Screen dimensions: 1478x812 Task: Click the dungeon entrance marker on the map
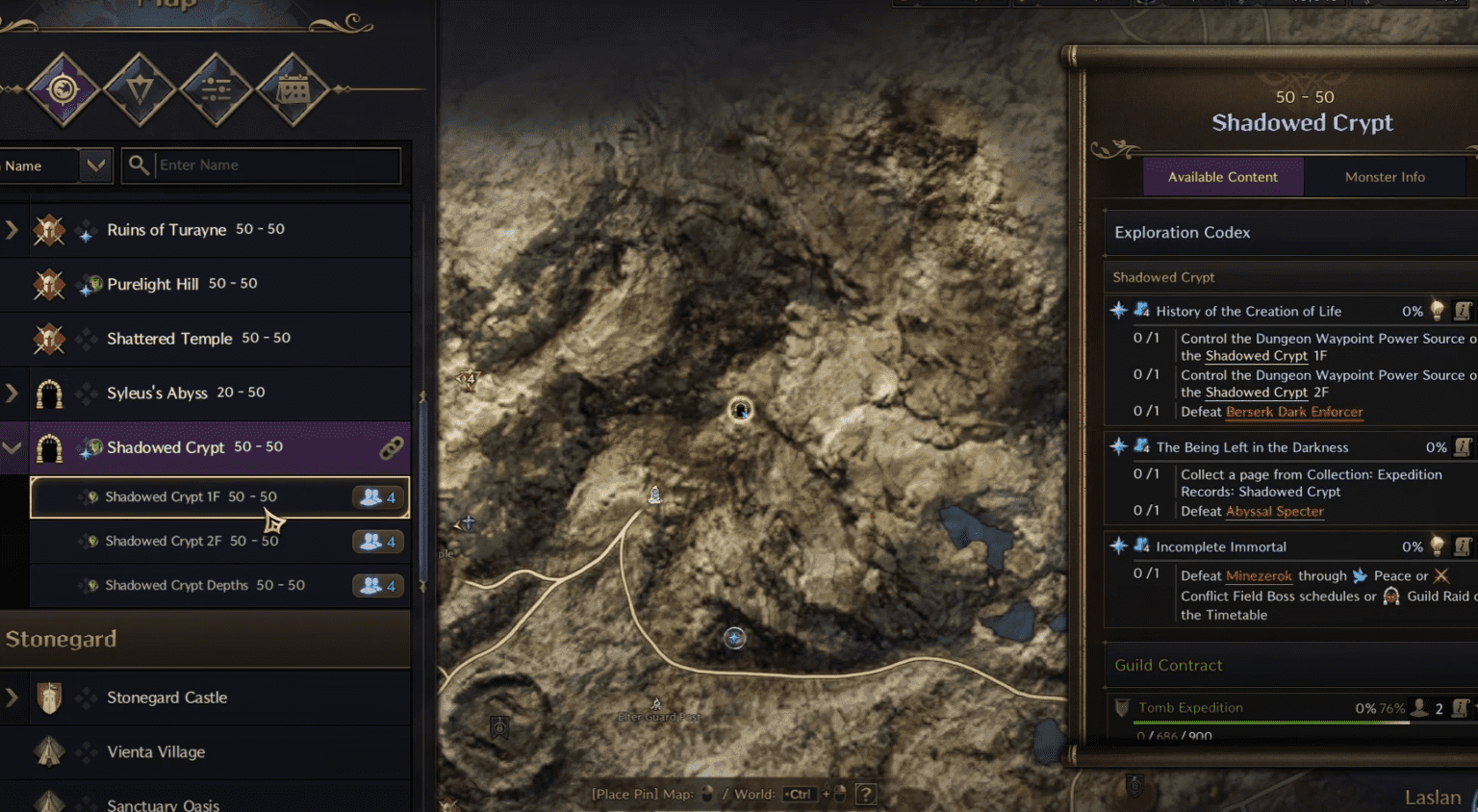(x=739, y=409)
